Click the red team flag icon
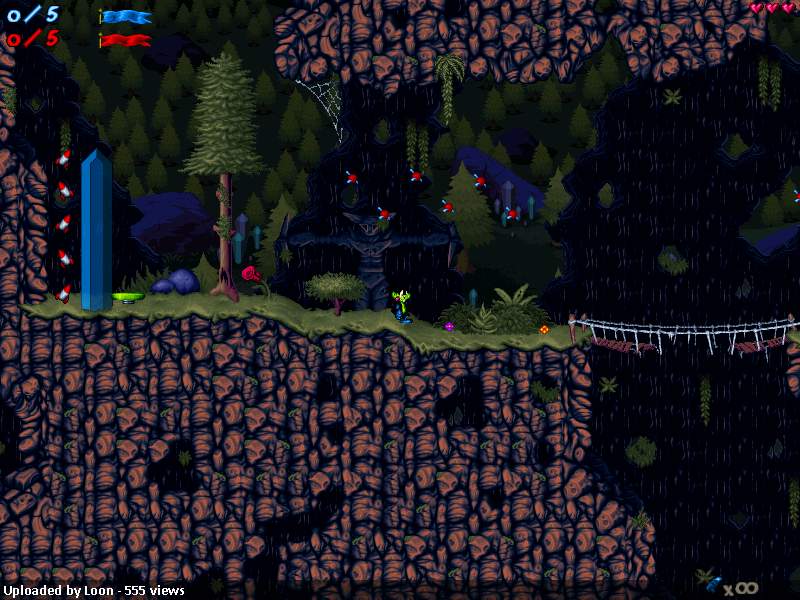The image size is (800, 600). tap(126, 41)
